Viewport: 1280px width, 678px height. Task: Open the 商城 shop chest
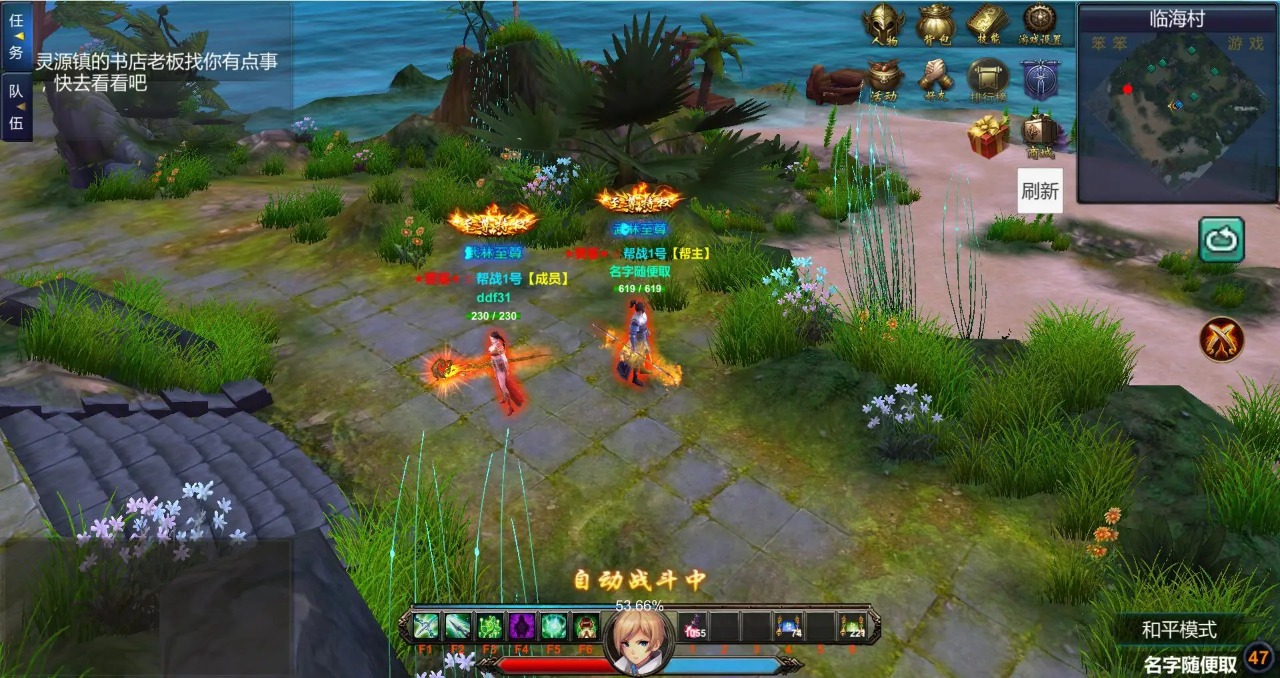[x=1040, y=133]
